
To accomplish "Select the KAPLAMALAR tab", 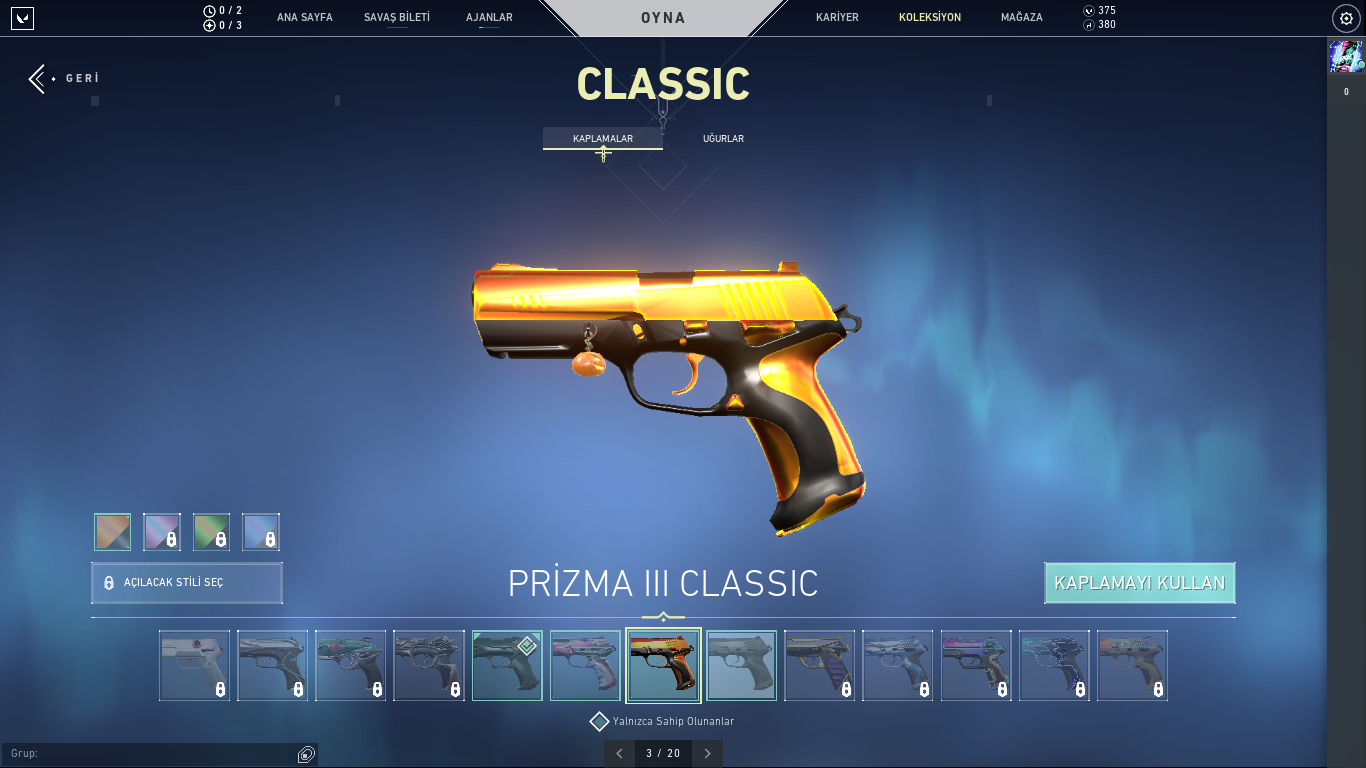I will 602,138.
